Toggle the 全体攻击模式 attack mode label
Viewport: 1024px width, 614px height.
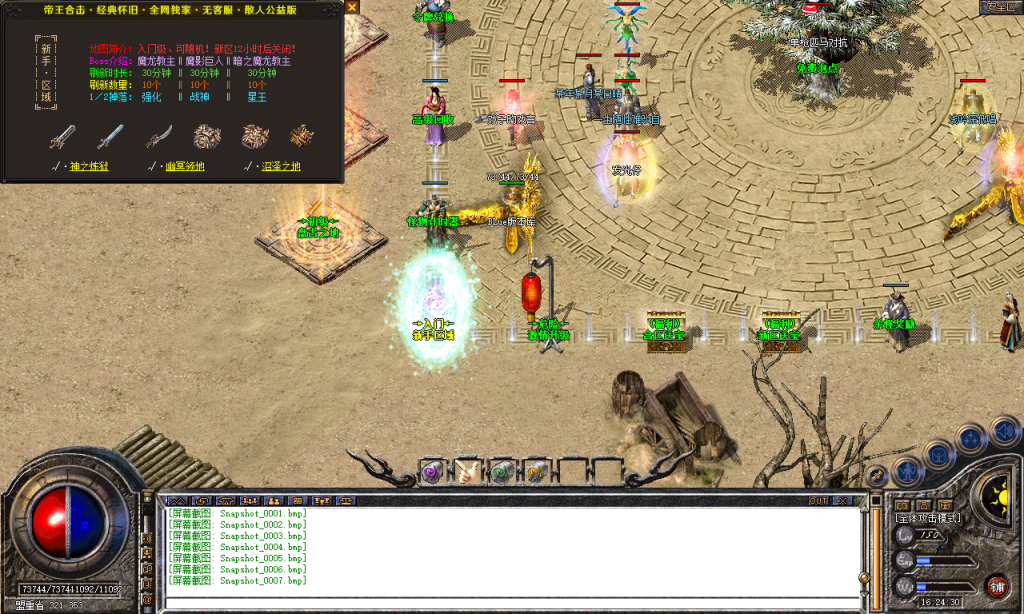[x=928, y=518]
